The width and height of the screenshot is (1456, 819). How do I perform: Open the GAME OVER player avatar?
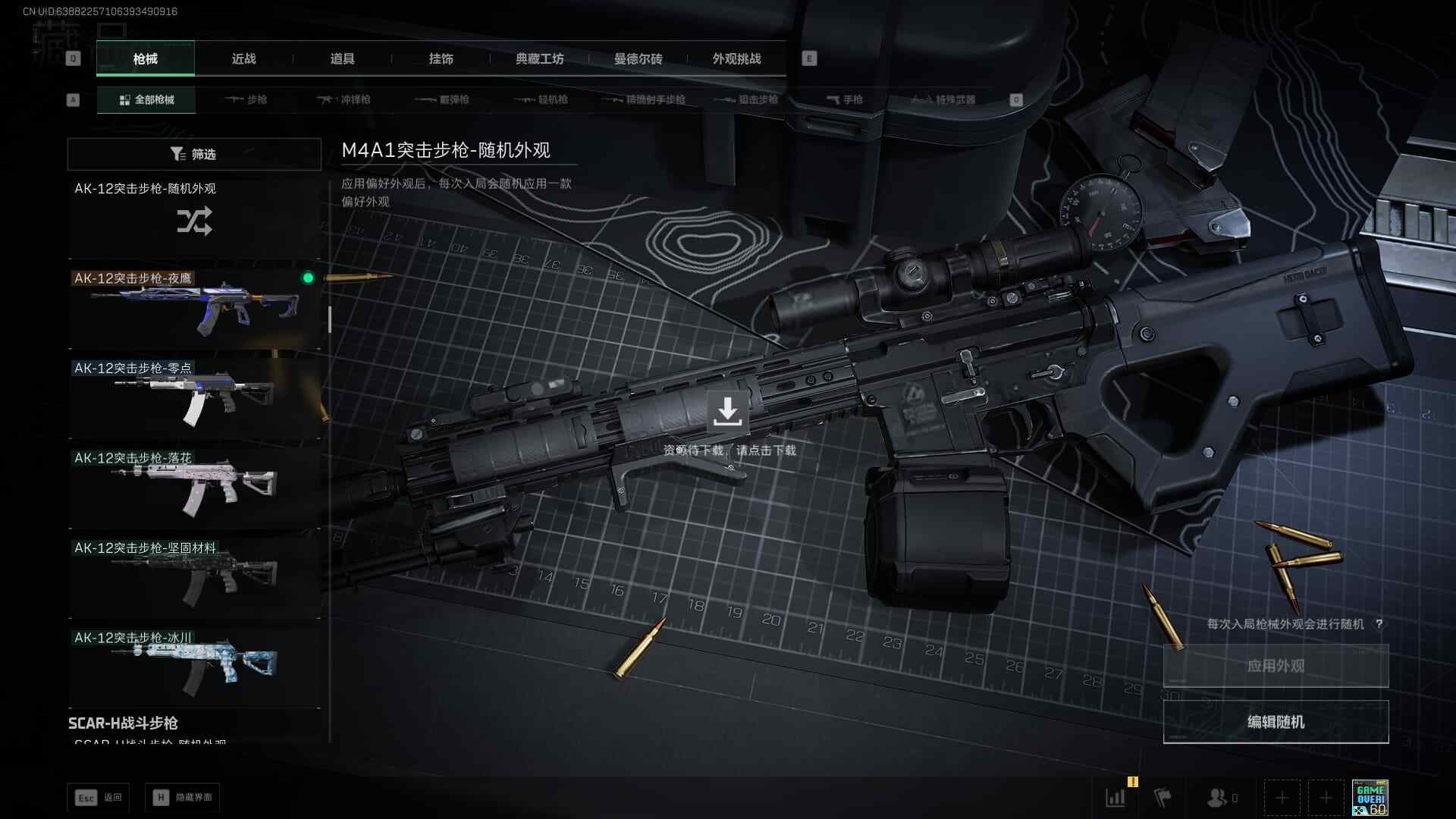click(1370, 798)
